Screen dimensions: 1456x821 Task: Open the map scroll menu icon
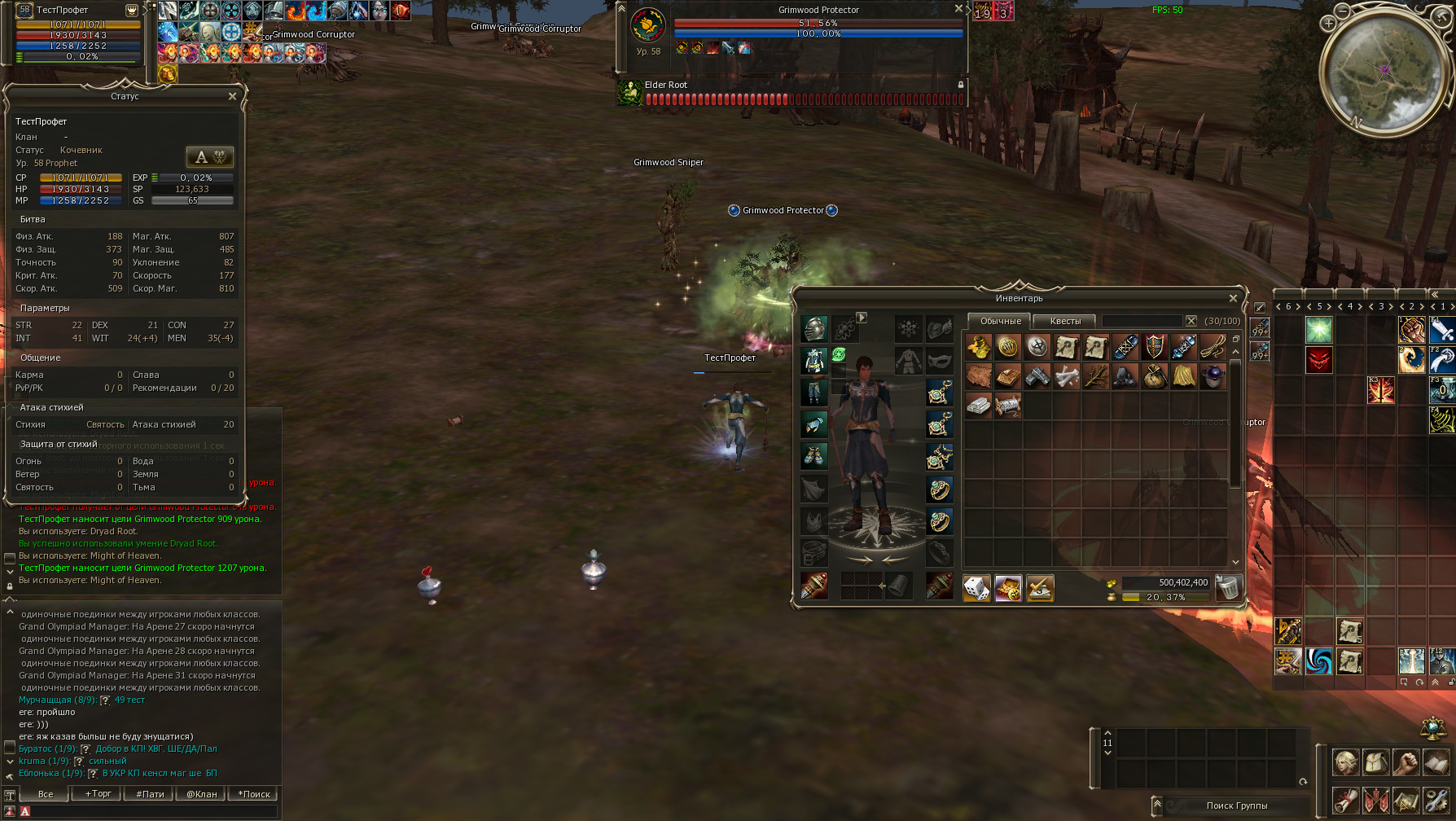(1406, 799)
